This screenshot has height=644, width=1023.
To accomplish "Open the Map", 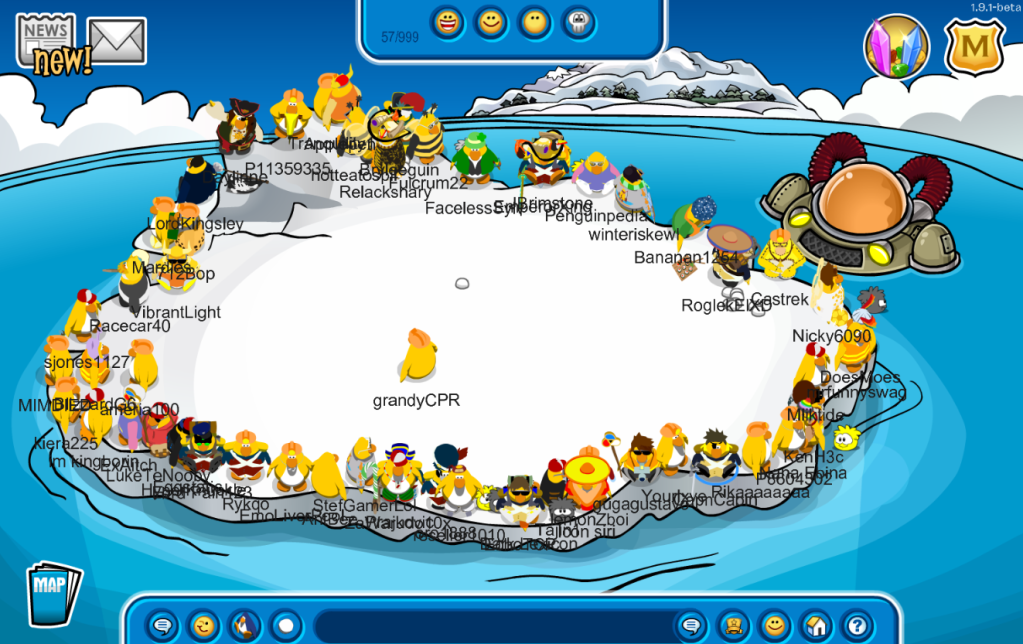I will coord(52,591).
